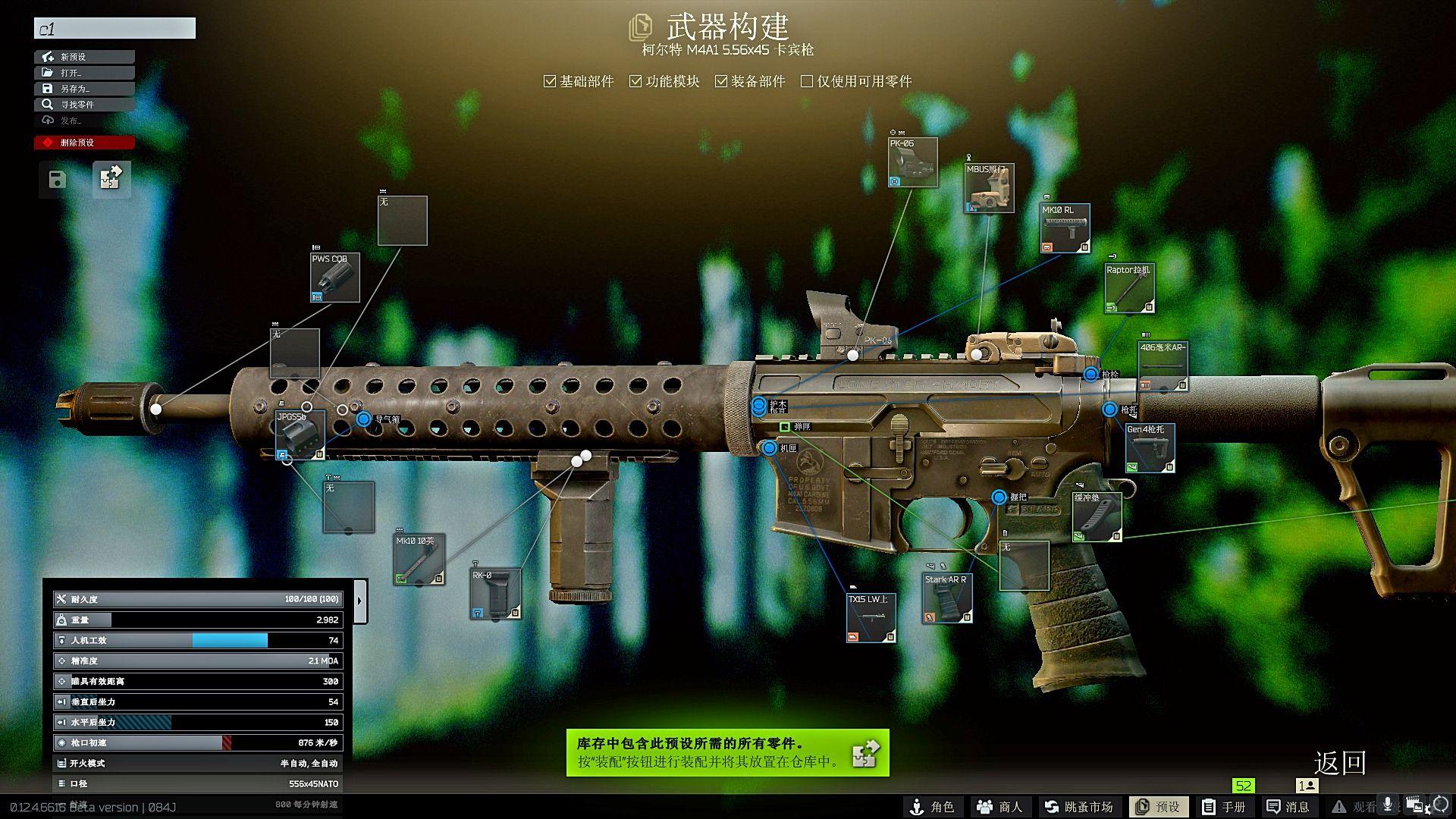This screenshot has width=1456, height=819.
Task: Choose 另存为 to save as
Action: pyautogui.click(x=84, y=89)
